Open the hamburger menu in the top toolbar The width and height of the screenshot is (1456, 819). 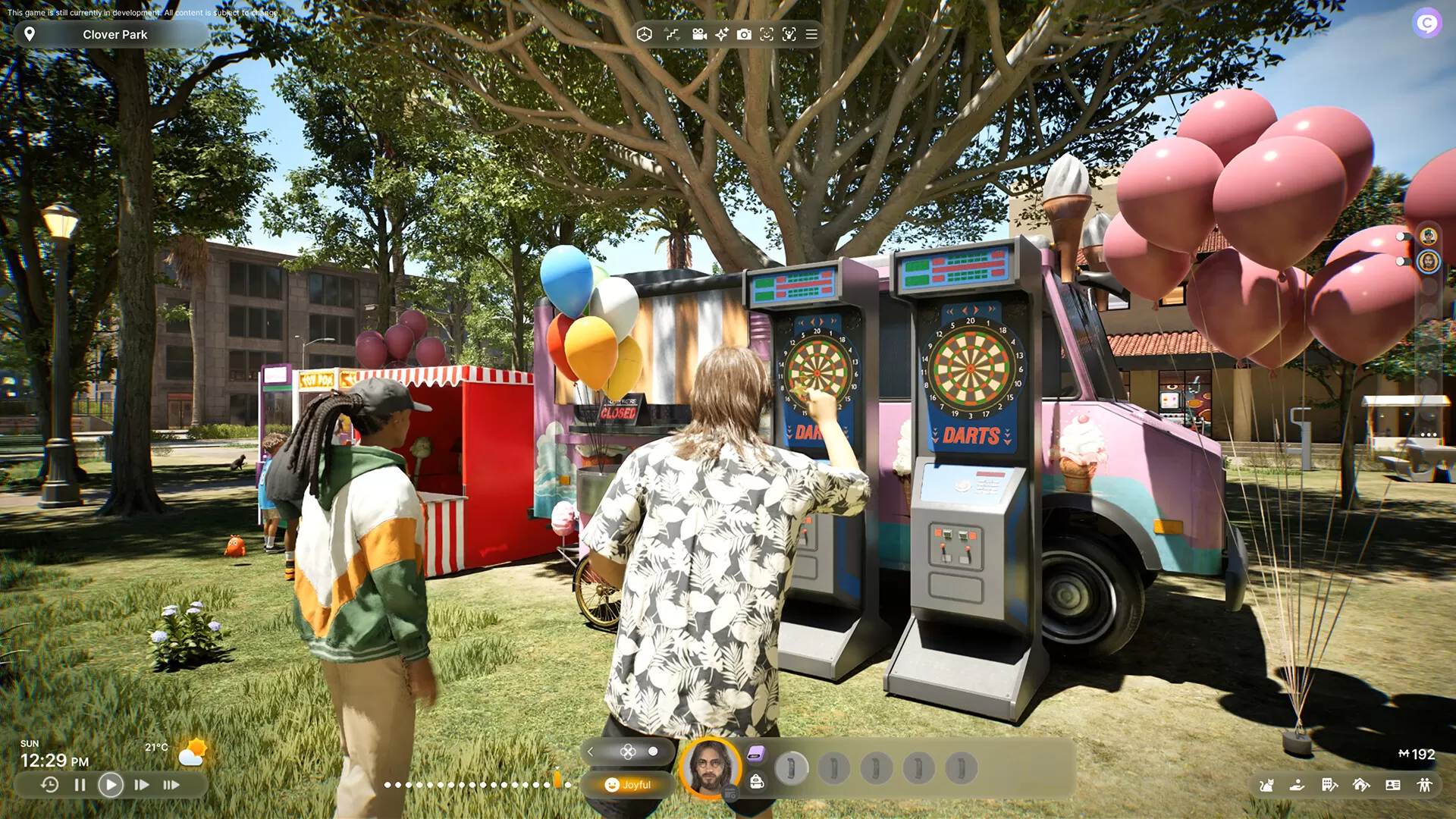(x=811, y=34)
